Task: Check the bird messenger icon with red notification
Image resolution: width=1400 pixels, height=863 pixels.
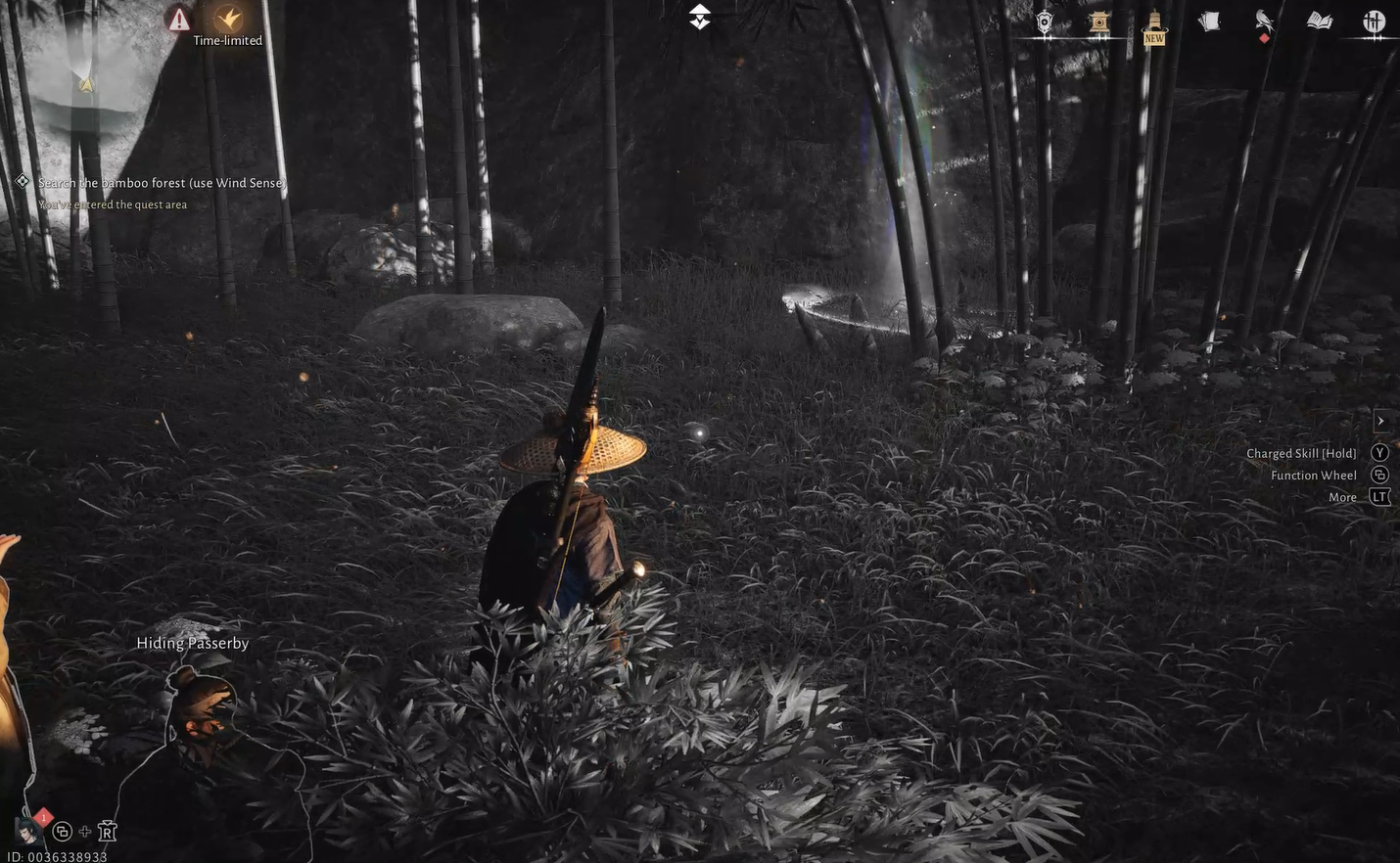Action: pyautogui.click(x=1263, y=22)
